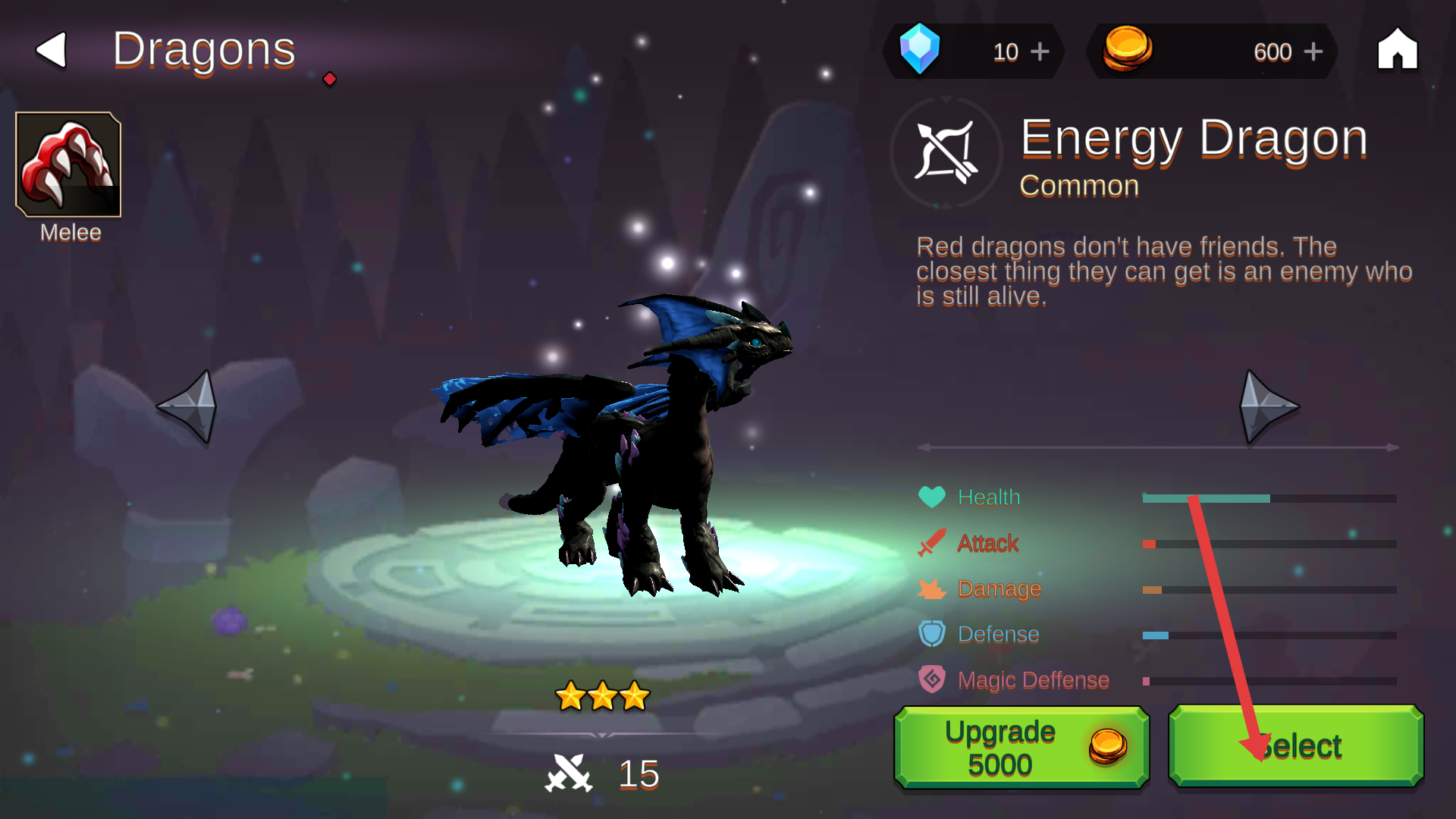Show the next dragon with right arrow
This screenshot has height=819, width=1456.
click(1268, 406)
